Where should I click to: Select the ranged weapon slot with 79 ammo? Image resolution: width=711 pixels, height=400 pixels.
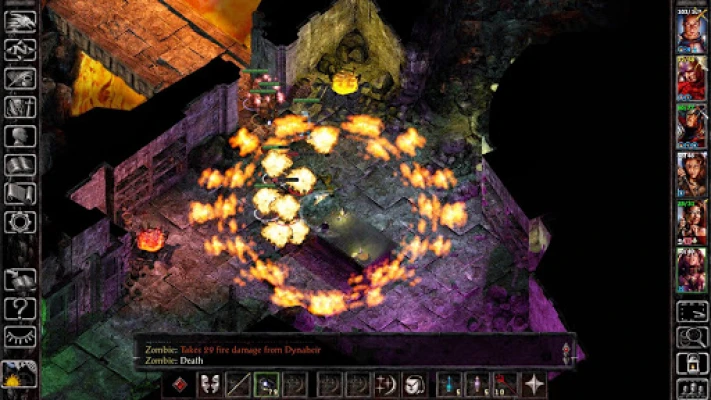[267, 384]
